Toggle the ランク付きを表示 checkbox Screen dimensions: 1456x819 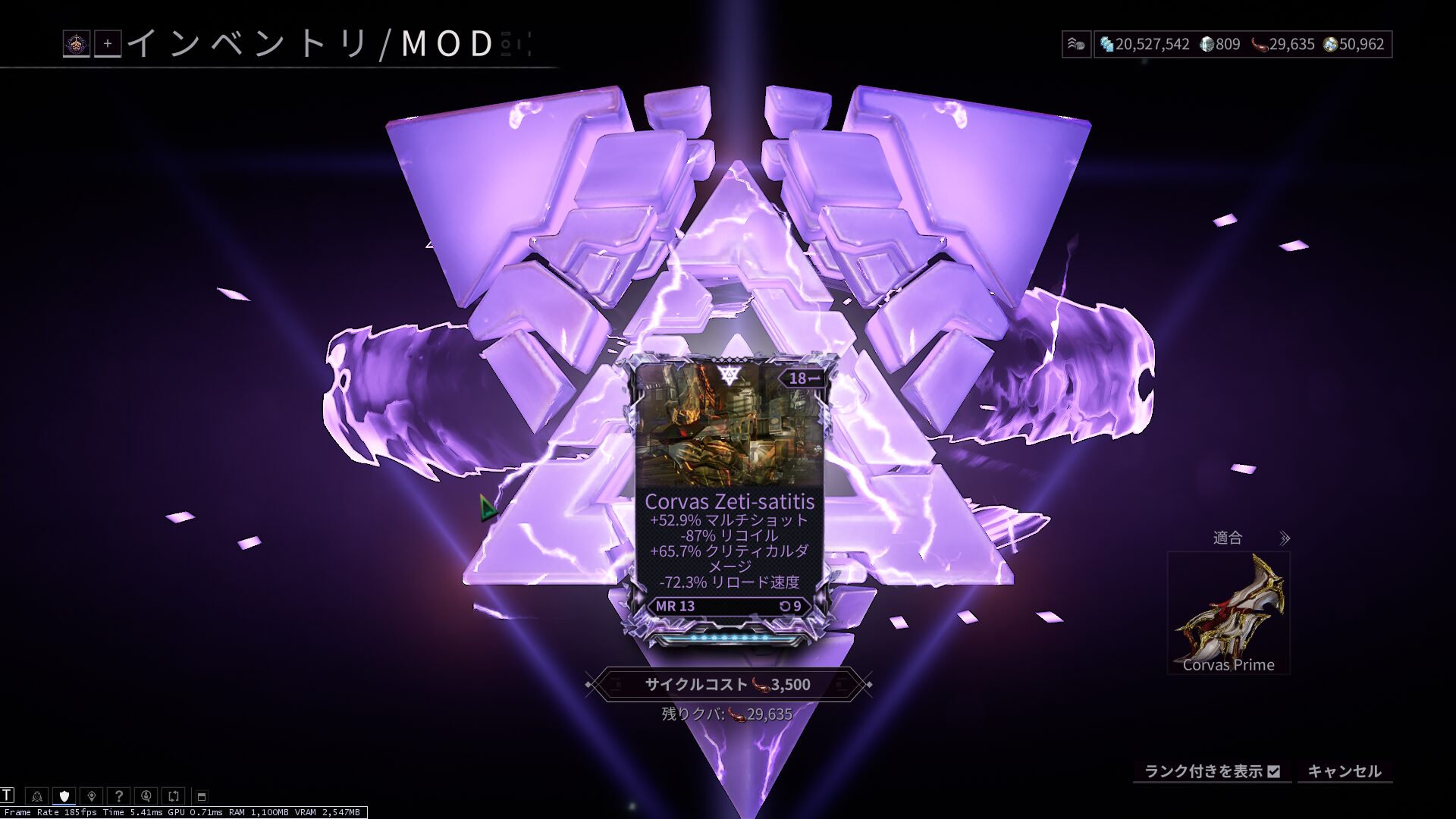[x=1274, y=771]
